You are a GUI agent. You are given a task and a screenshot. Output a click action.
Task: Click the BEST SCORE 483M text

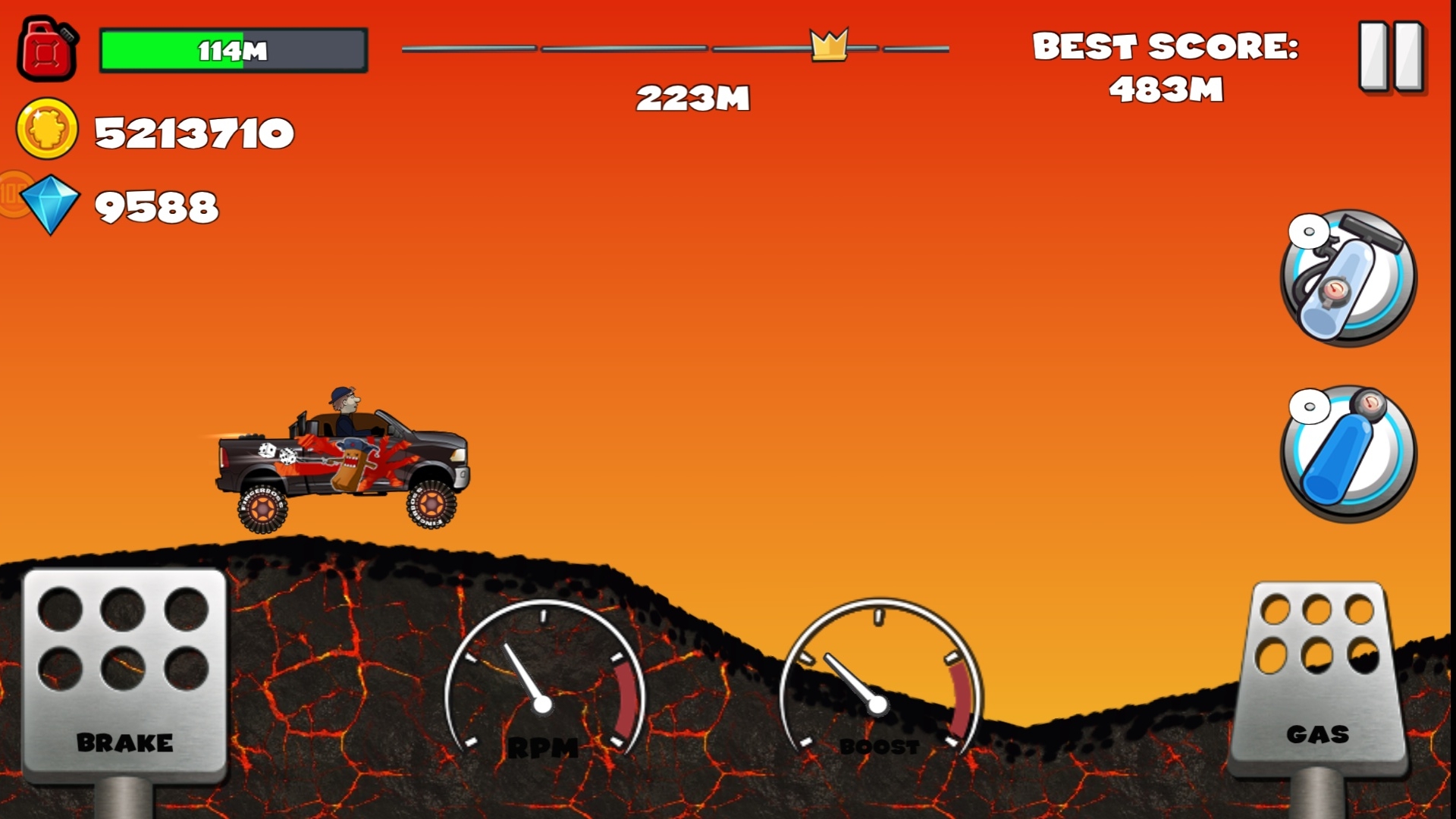point(1168,67)
